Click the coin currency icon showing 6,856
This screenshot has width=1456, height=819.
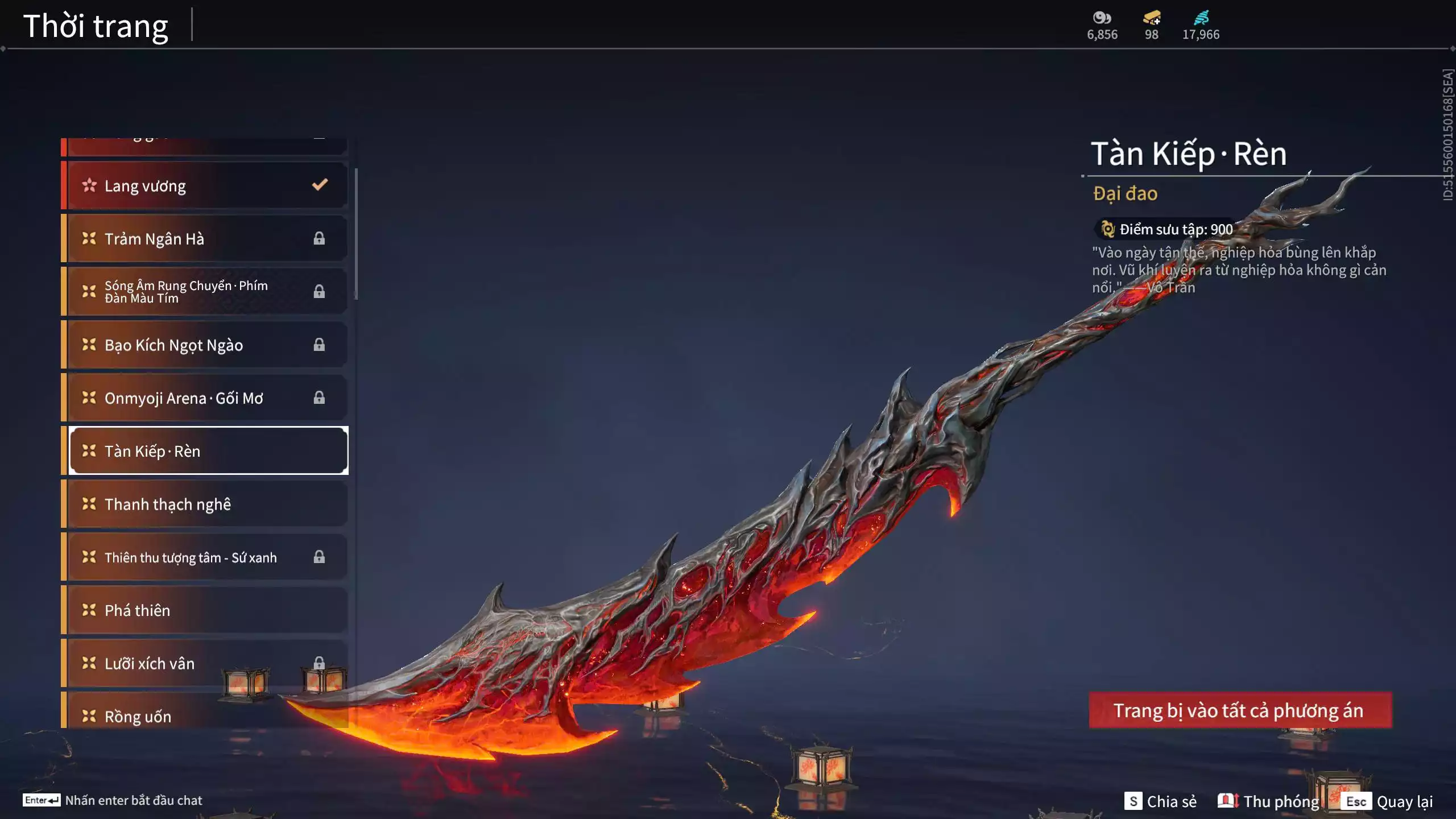click(1102, 17)
